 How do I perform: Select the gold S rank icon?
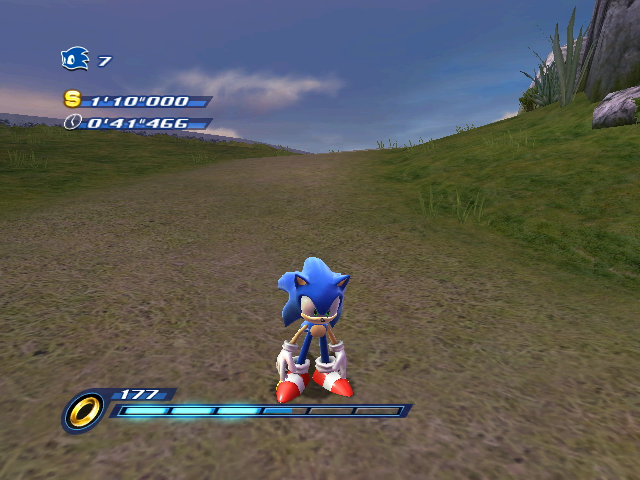coord(72,99)
